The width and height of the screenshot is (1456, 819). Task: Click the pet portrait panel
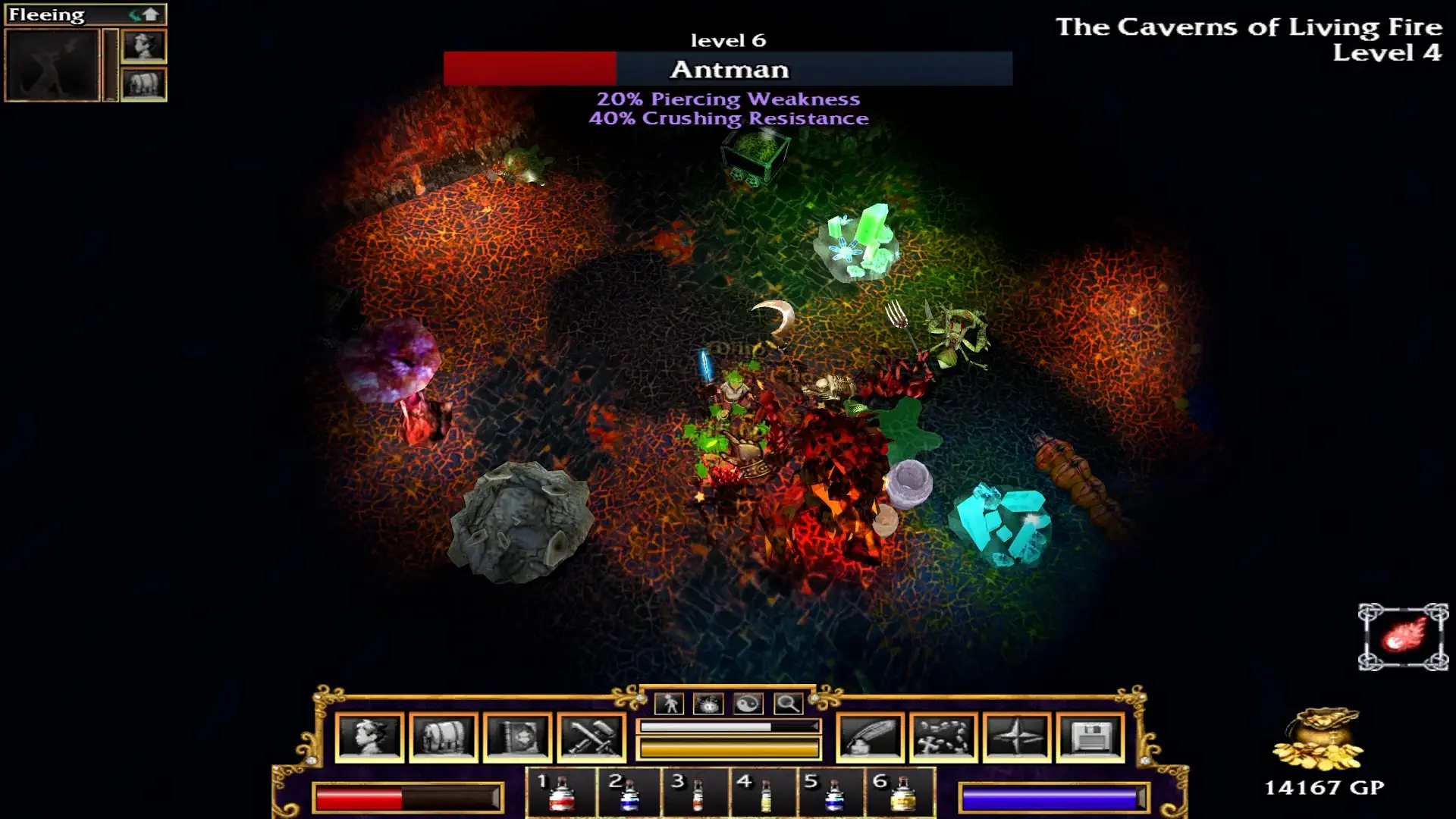pos(52,65)
